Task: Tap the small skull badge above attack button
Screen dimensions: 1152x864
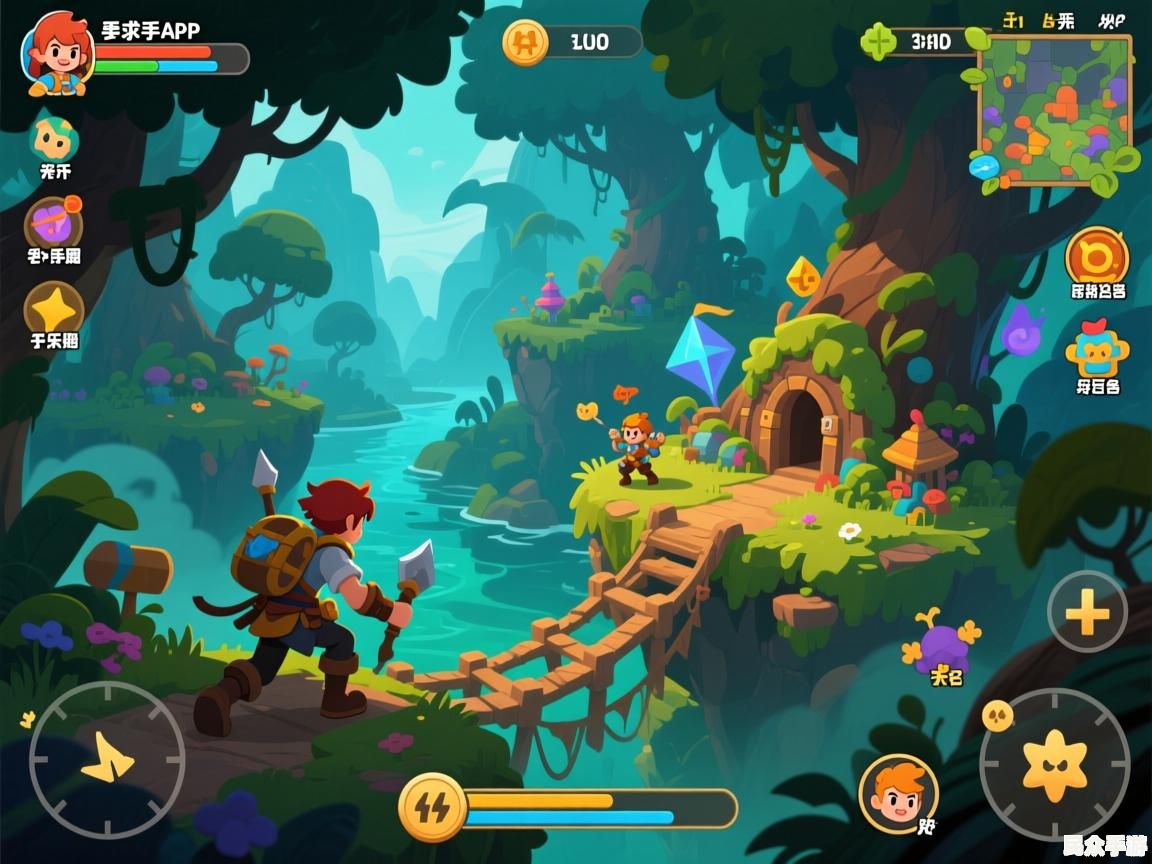Action: click(997, 714)
